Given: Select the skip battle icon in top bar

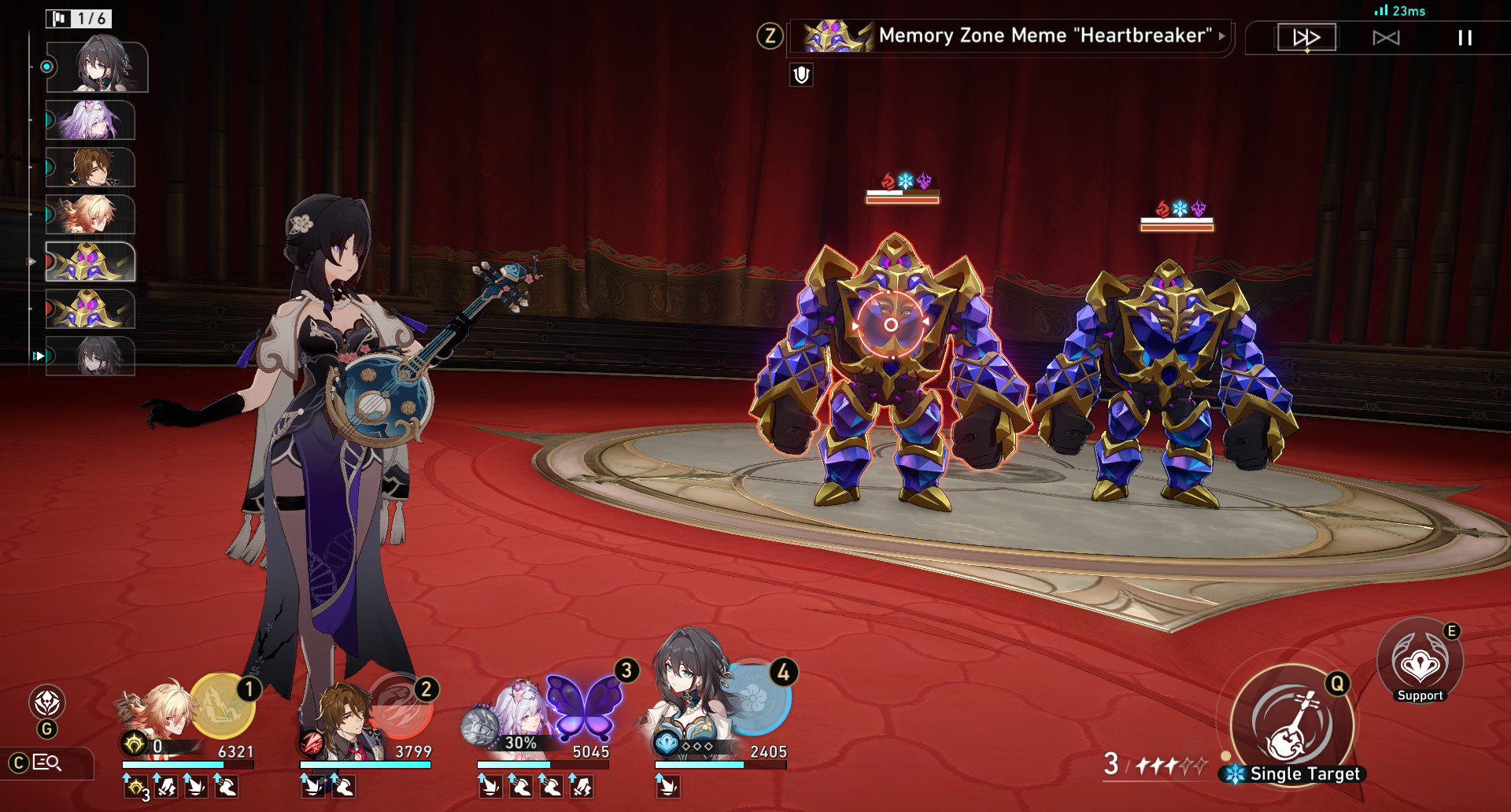Looking at the screenshot, I should [1386, 37].
